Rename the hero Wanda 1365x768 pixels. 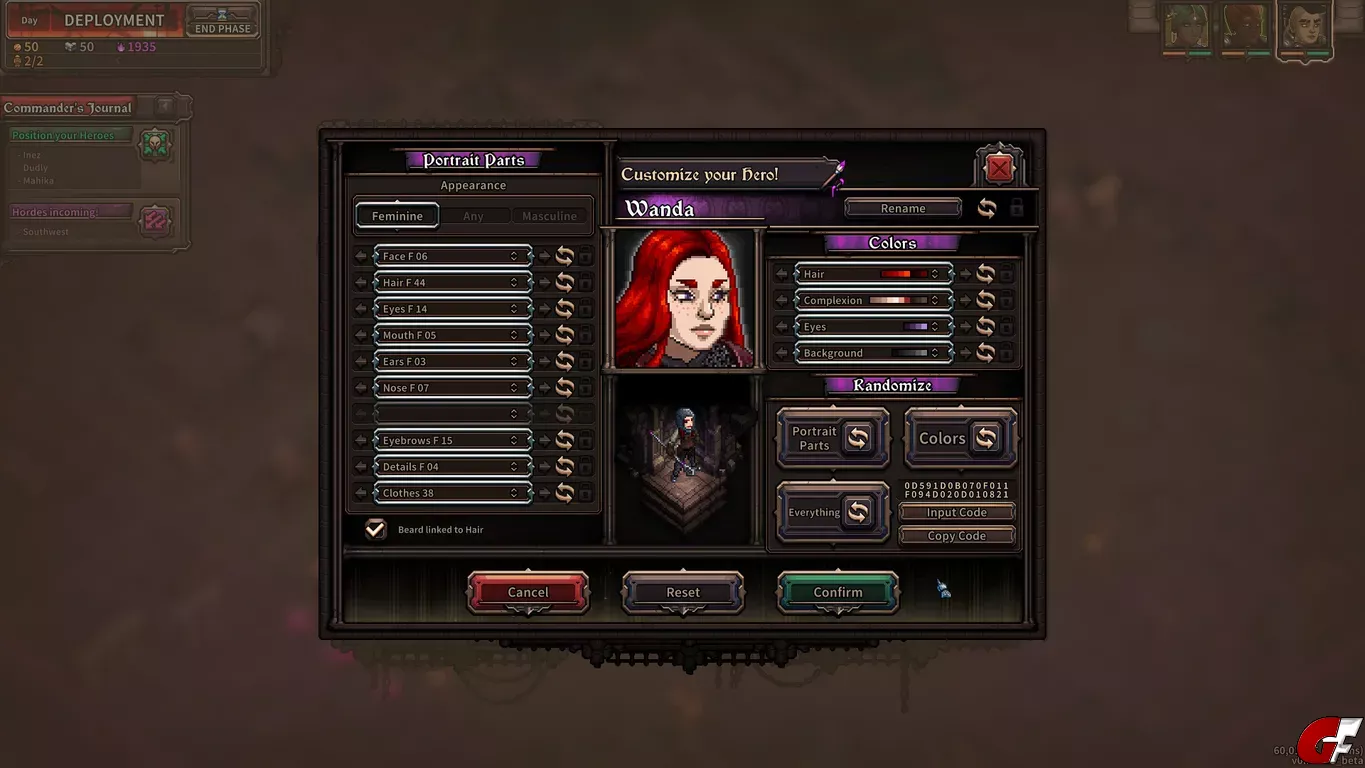pos(902,208)
